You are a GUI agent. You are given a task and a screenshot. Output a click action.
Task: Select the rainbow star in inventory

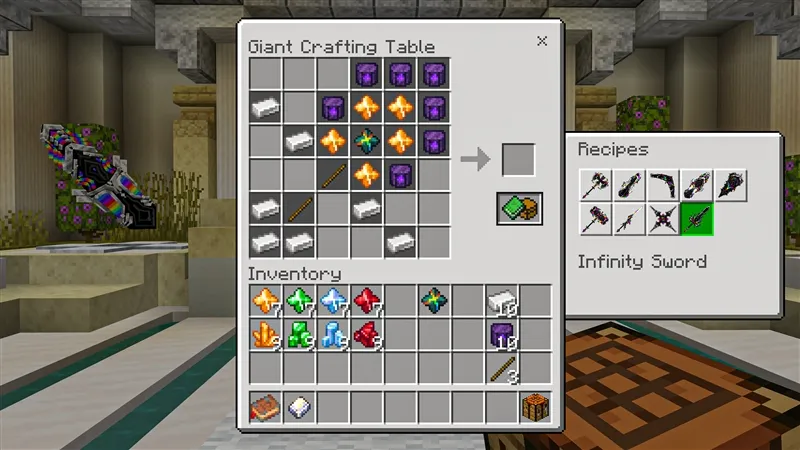(x=435, y=301)
